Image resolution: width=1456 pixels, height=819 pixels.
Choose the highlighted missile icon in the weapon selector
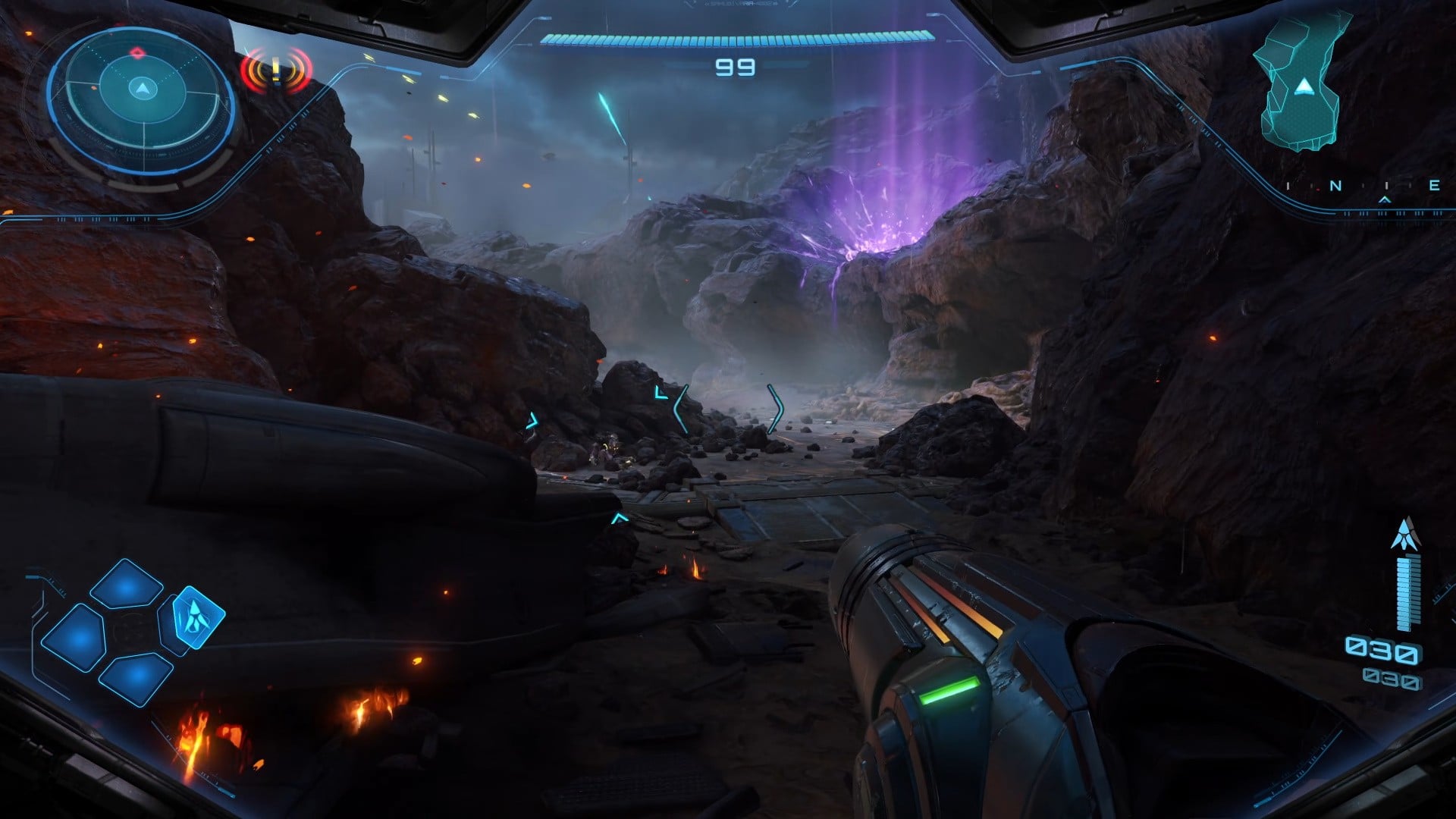(197, 617)
